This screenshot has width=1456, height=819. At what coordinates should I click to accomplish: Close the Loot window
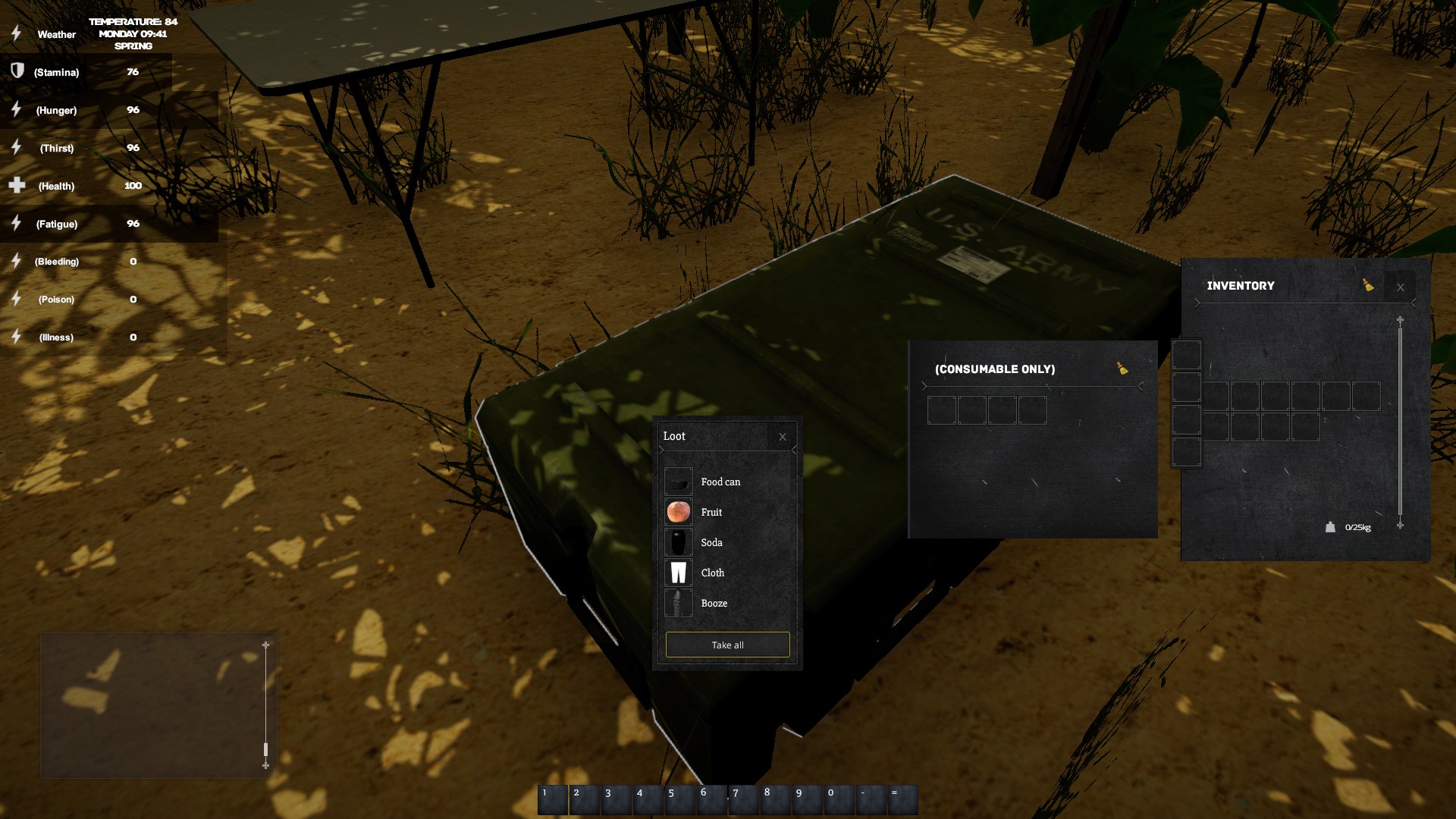point(783,437)
